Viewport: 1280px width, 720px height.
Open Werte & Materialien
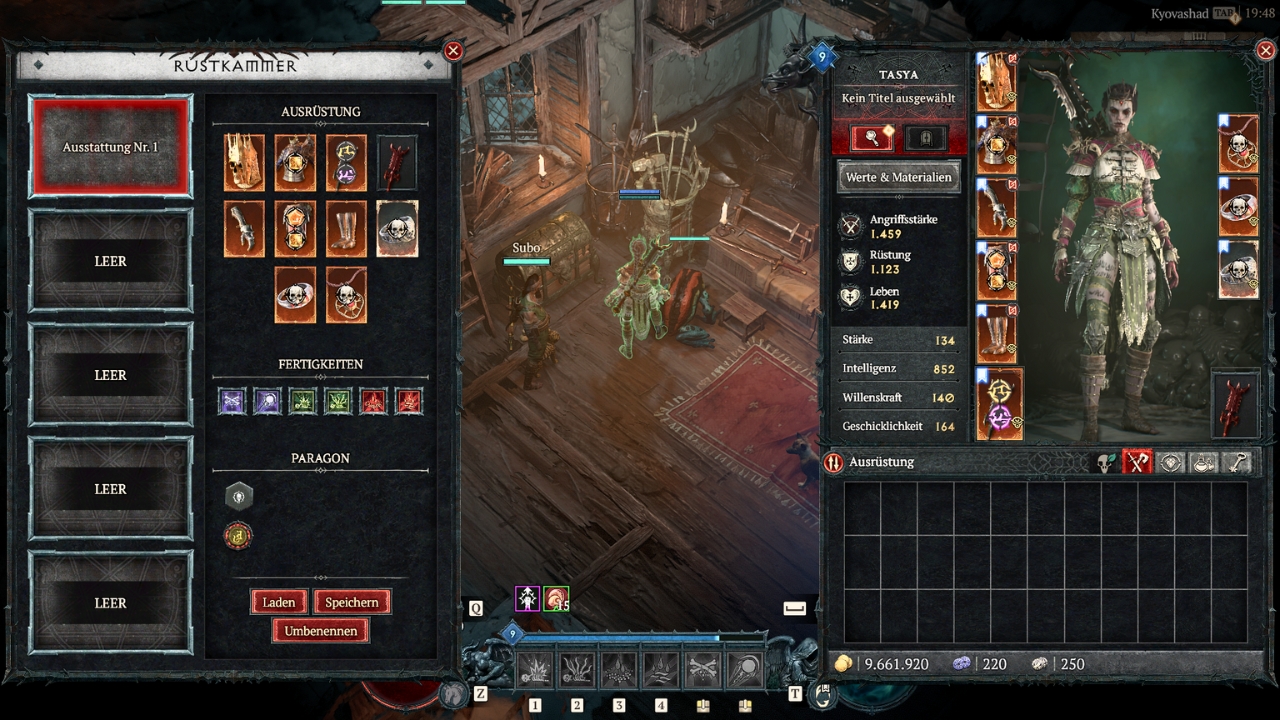(x=898, y=177)
